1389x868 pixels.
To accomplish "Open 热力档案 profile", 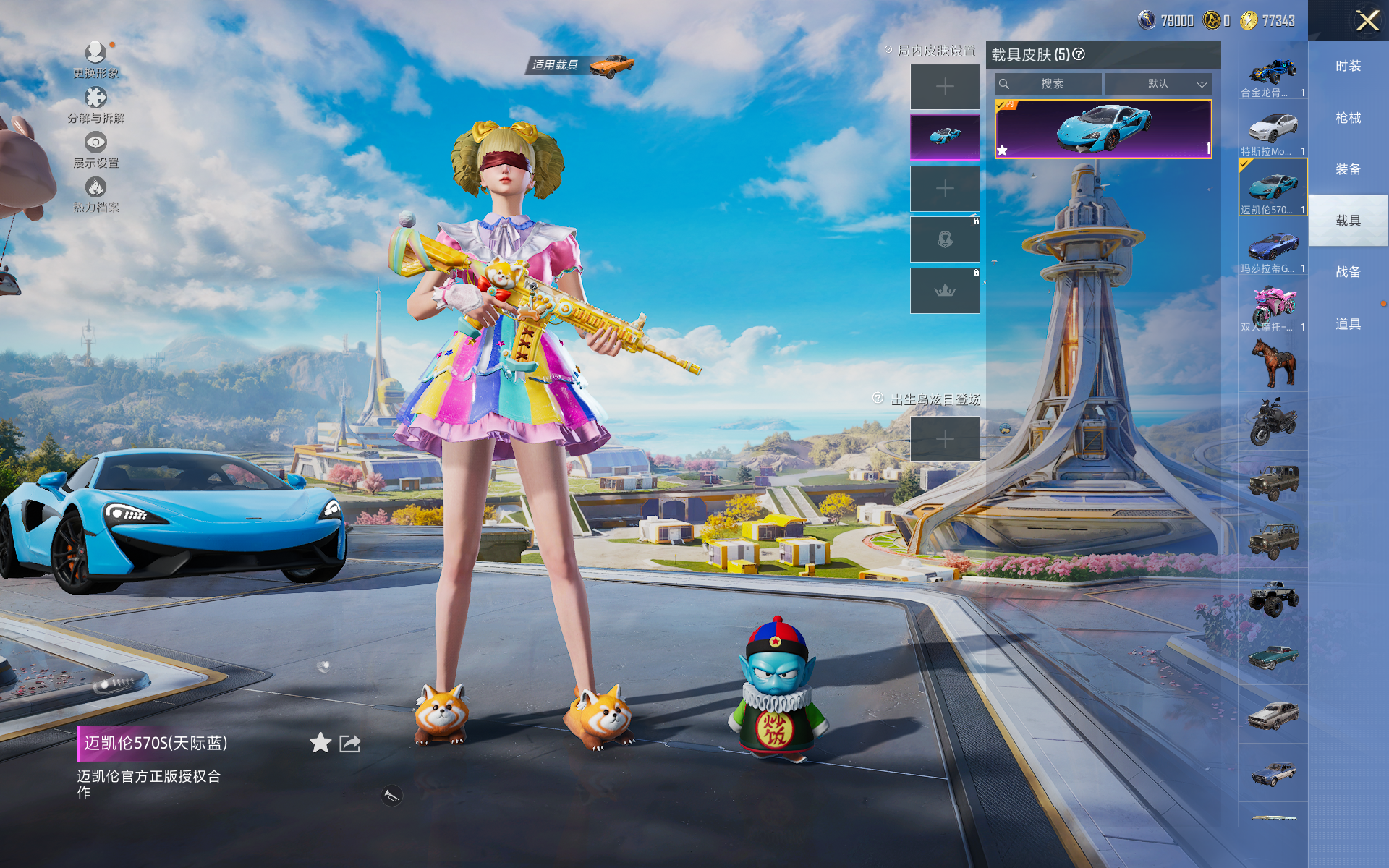I will [x=95, y=195].
